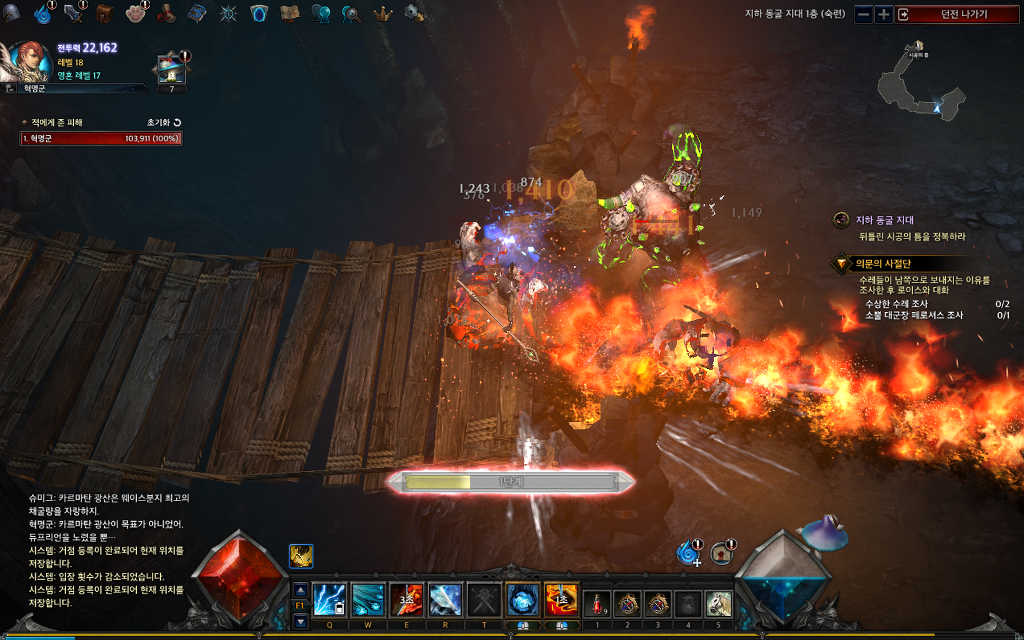Summon the white horse mount in slot 5
The width and height of the screenshot is (1024, 640).
point(719,603)
